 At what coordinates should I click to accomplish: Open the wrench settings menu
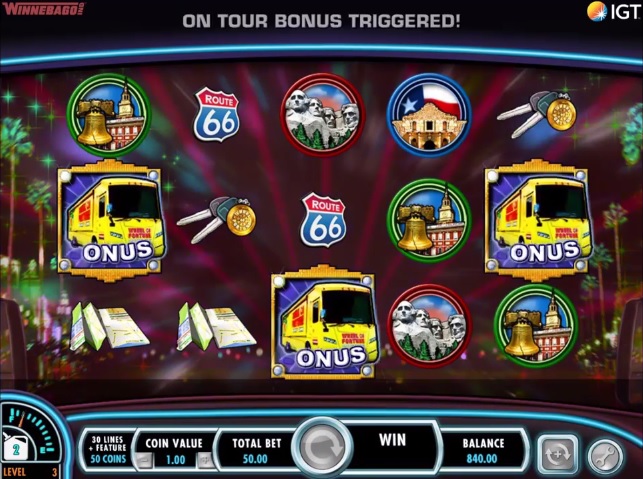[605, 454]
